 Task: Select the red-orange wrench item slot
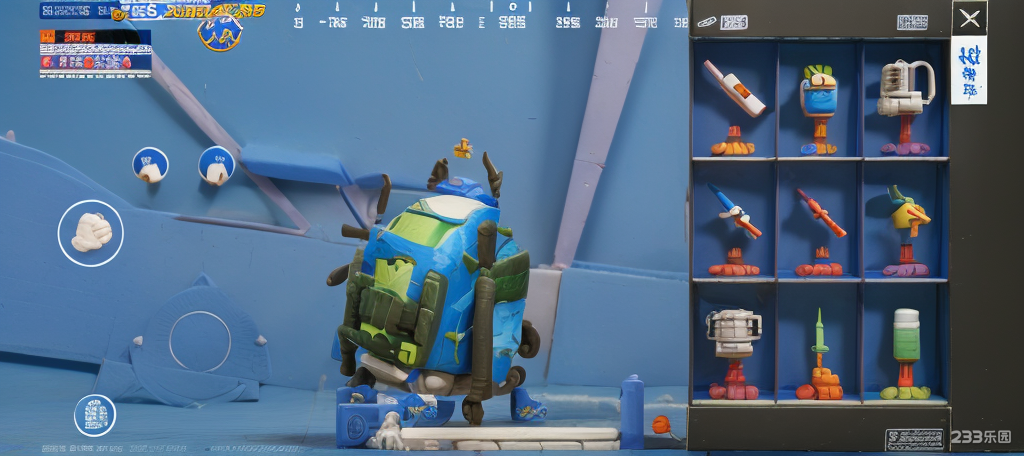coord(819,222)
